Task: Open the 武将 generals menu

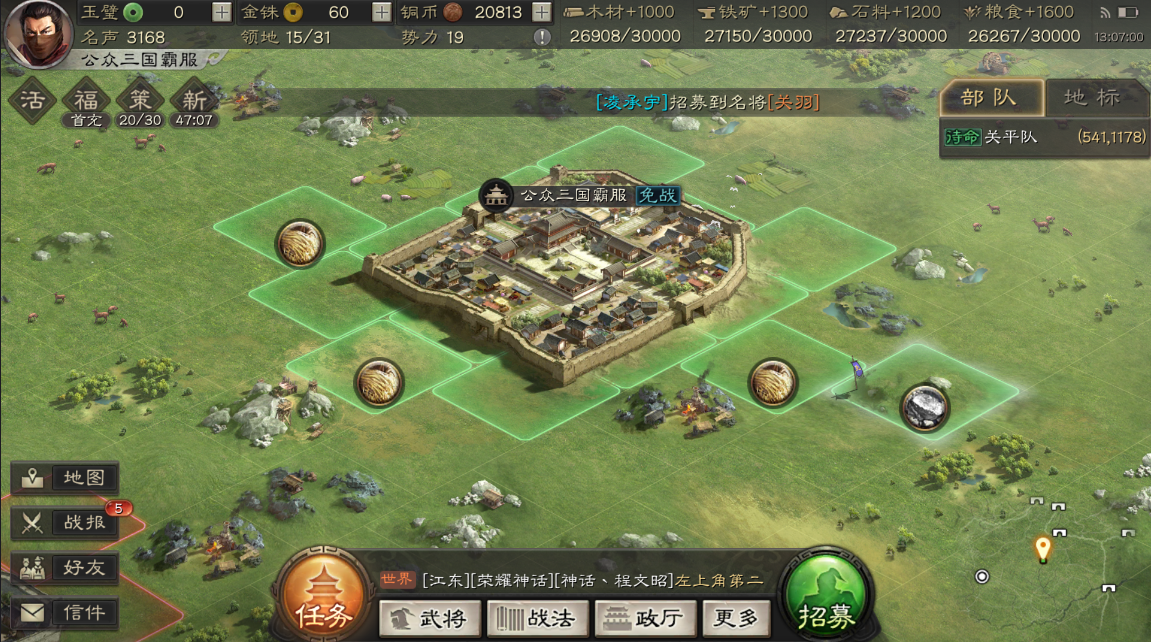Action: coord(428,618)
